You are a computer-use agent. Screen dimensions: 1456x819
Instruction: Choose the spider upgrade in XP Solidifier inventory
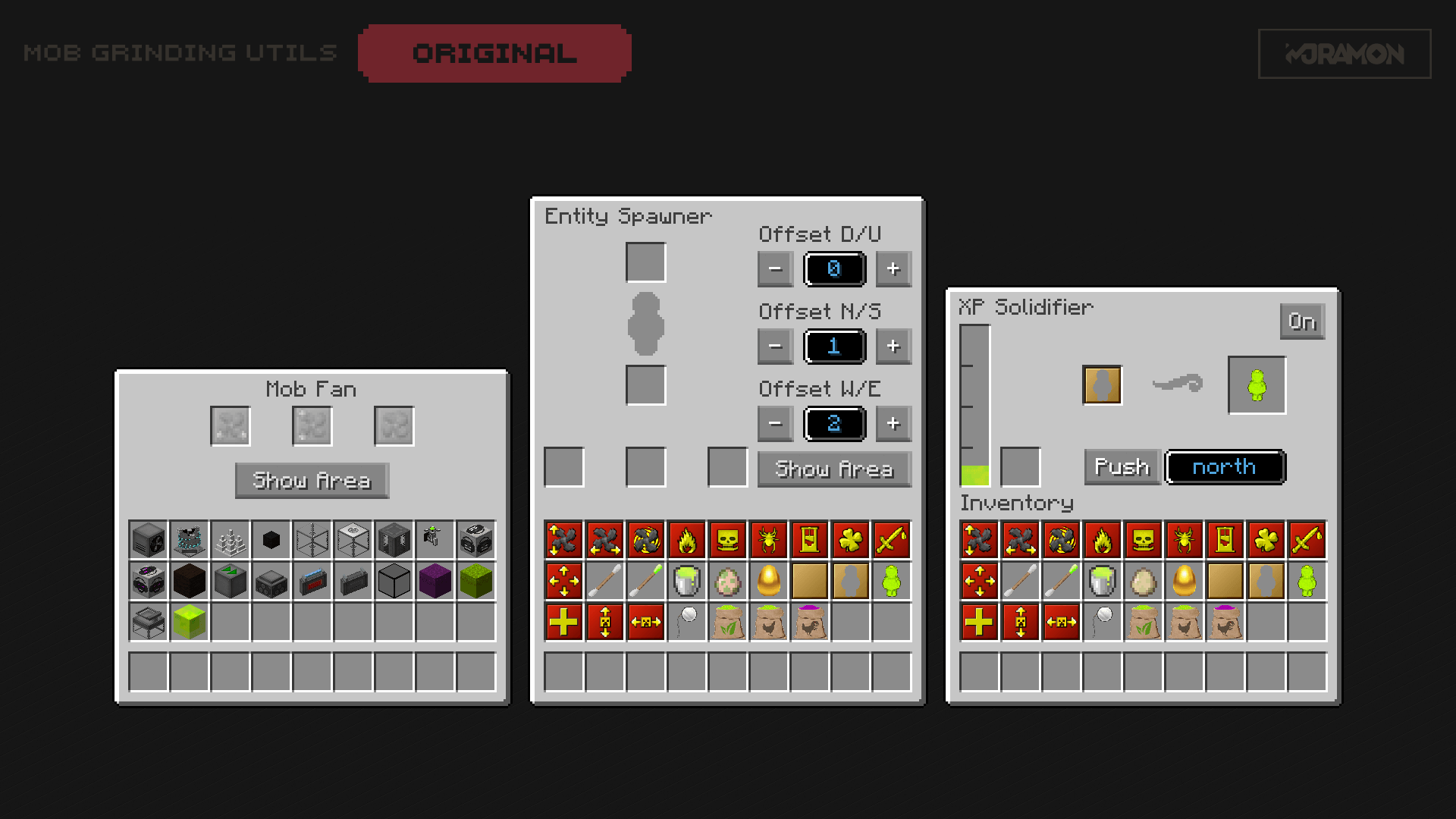1184,540
